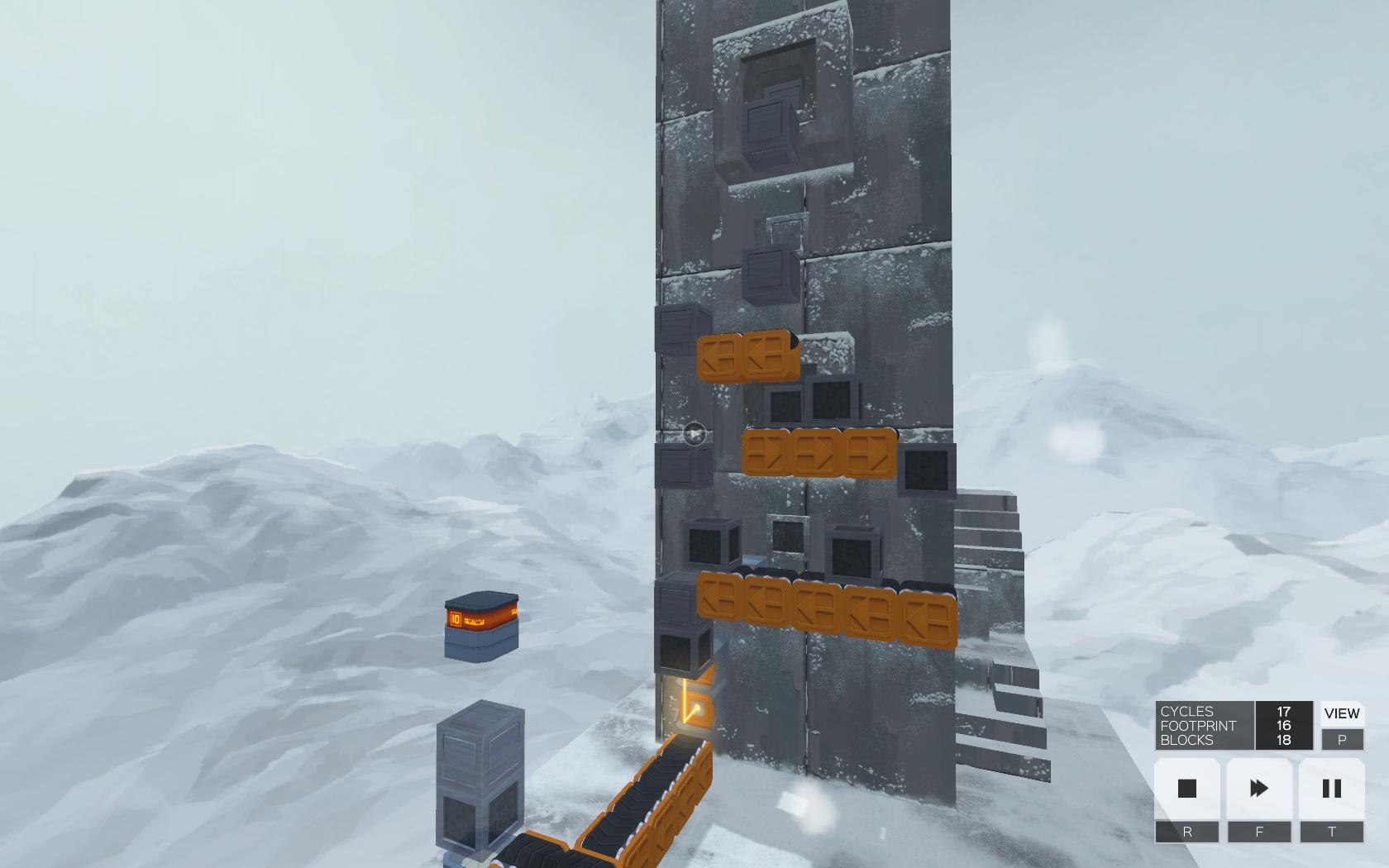Viewport: 1389px width, 868px height.
Task: Pause the simulation
Action: click(x=1331, y=789)
